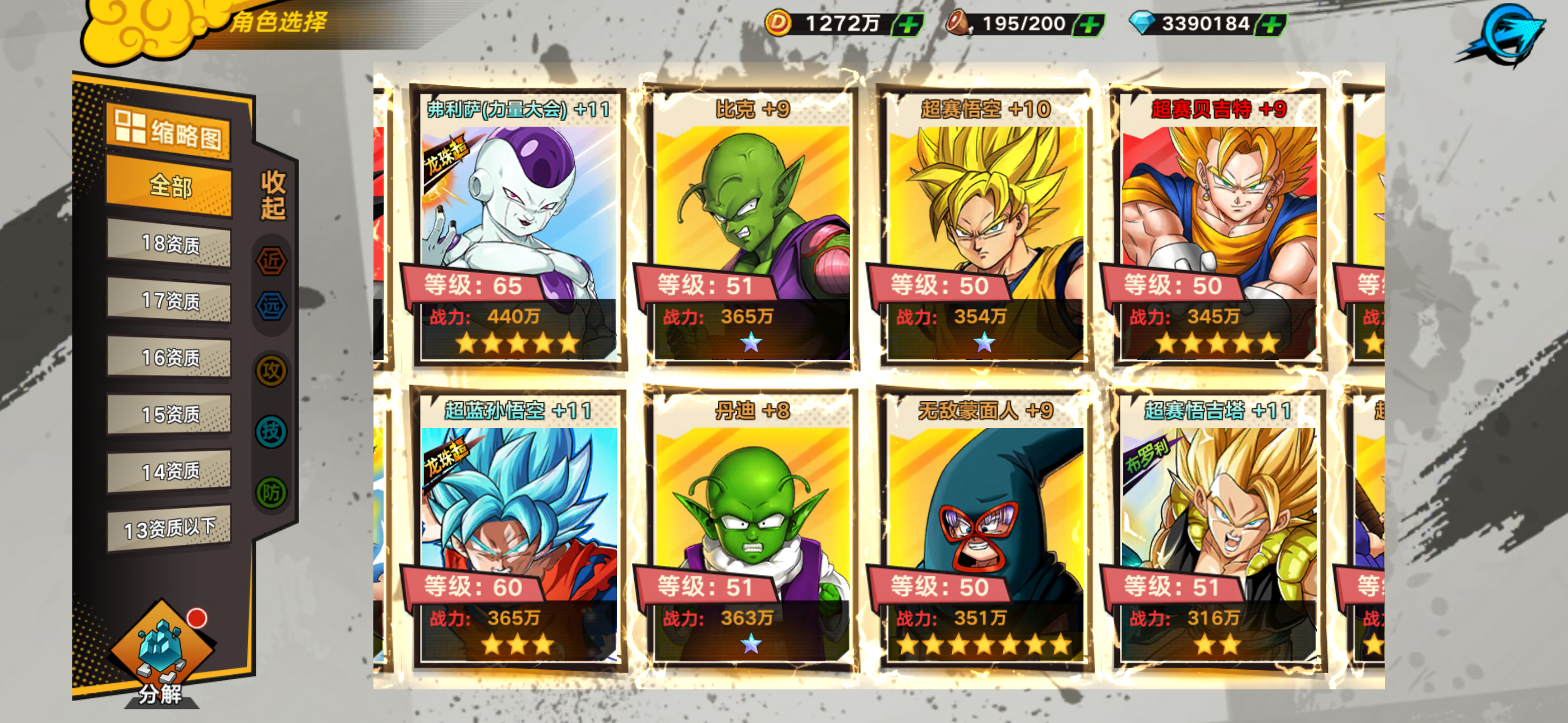Toggle the 近 melee type filter

click(x=271, y=261)
